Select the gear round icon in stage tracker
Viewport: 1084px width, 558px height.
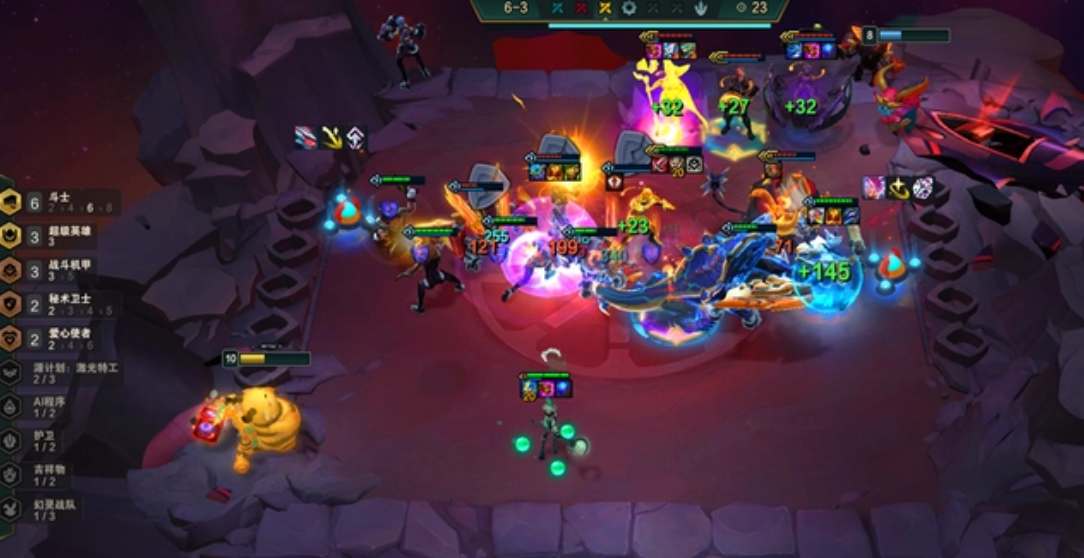629,8
